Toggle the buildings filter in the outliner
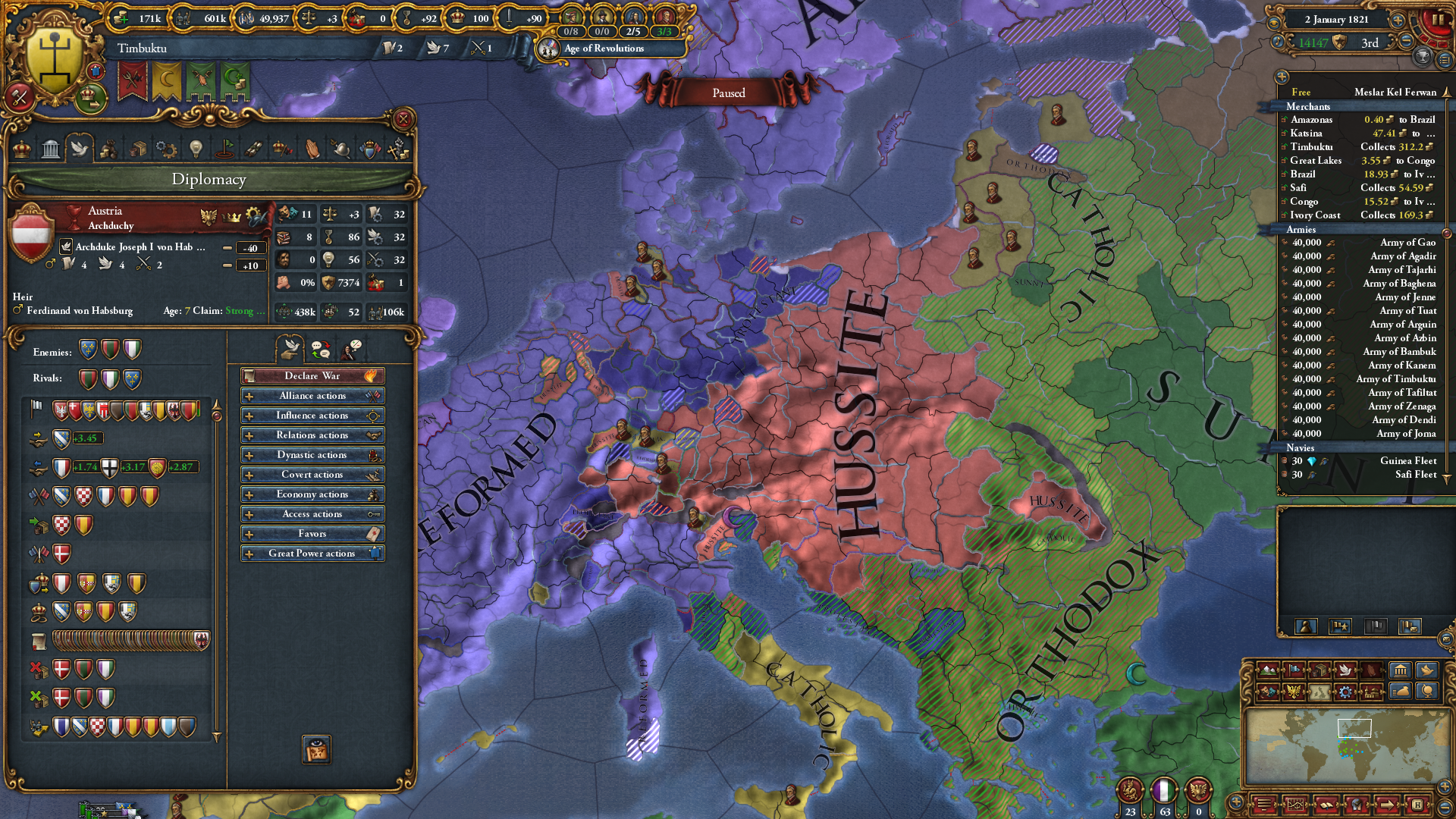Viewport: 1456px width, 819px height. 1399,670
